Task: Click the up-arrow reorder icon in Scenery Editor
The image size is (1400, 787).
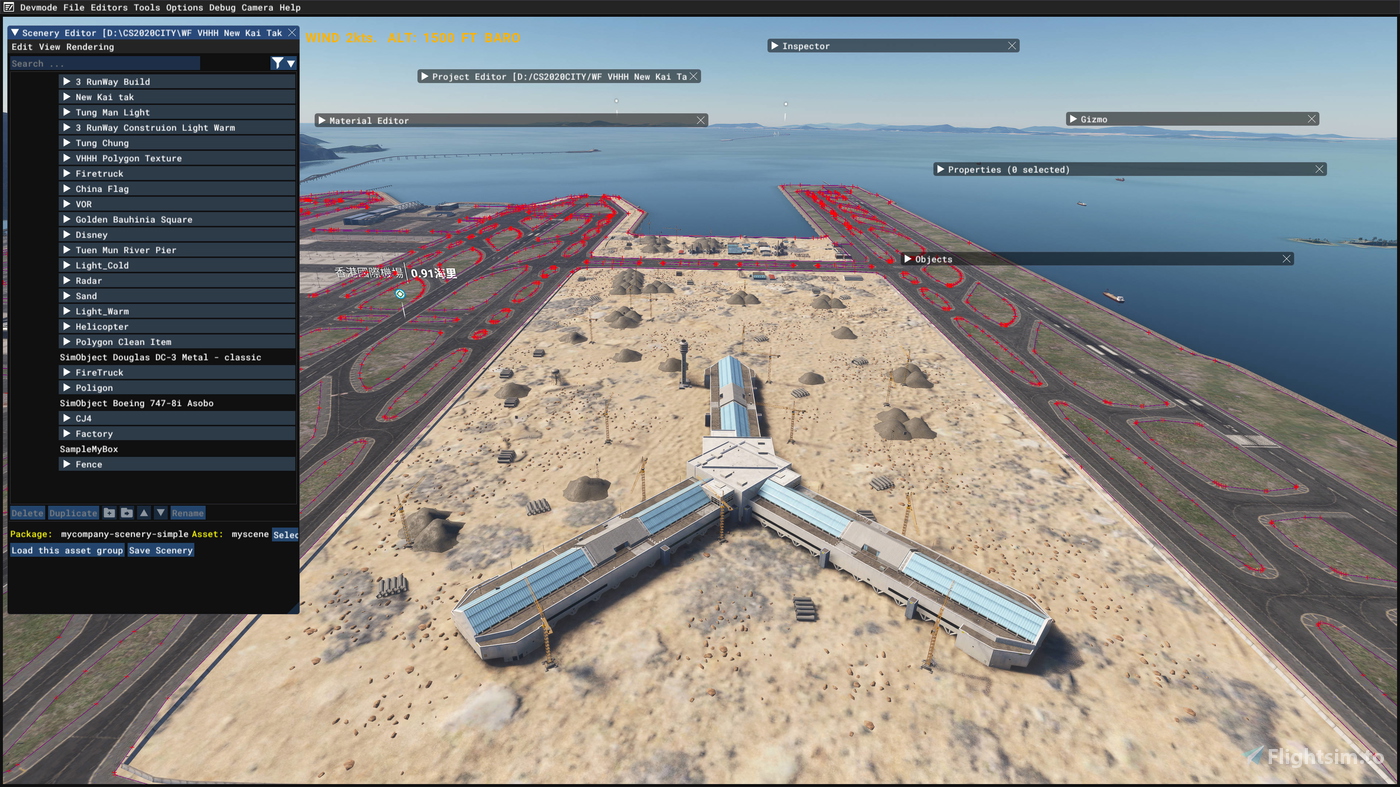Action: point(143,512)
